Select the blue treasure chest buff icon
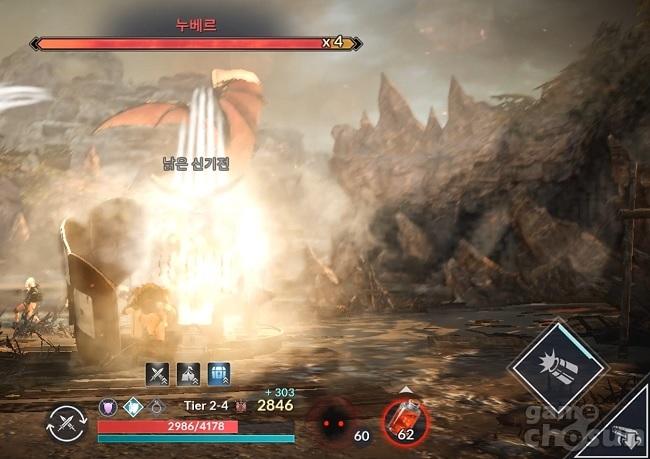The image size is (650, 459). [x=218, y=375]
